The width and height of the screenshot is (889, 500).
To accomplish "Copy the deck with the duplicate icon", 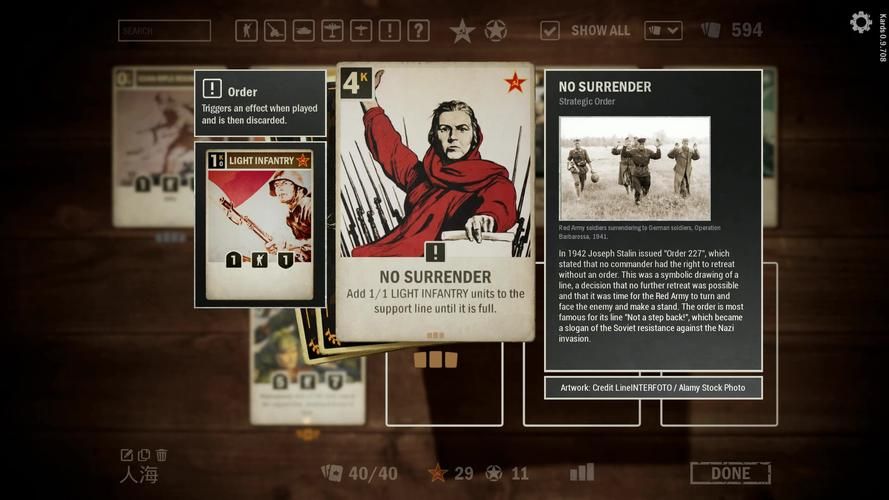I will pos(144,455).
